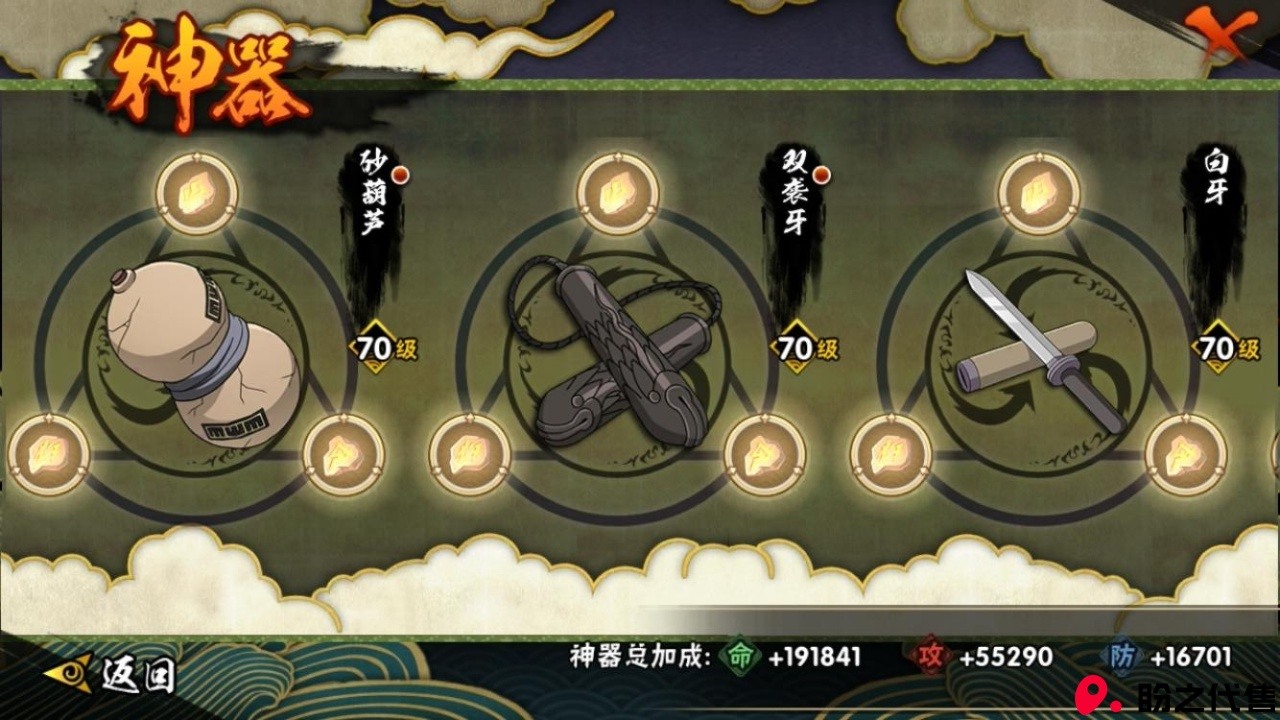
Task: Open the bottom-left gem slot of the gourd
Action: [48, 454]
